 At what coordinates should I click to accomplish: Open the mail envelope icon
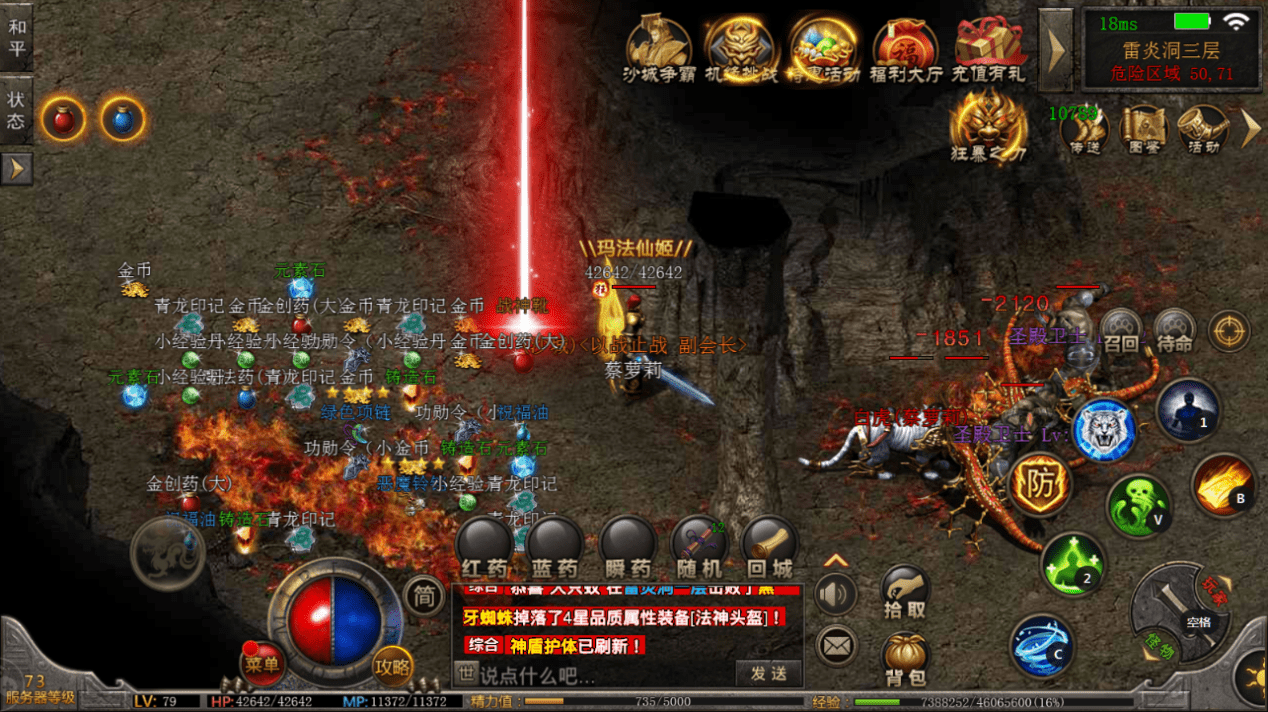point(836,645)
